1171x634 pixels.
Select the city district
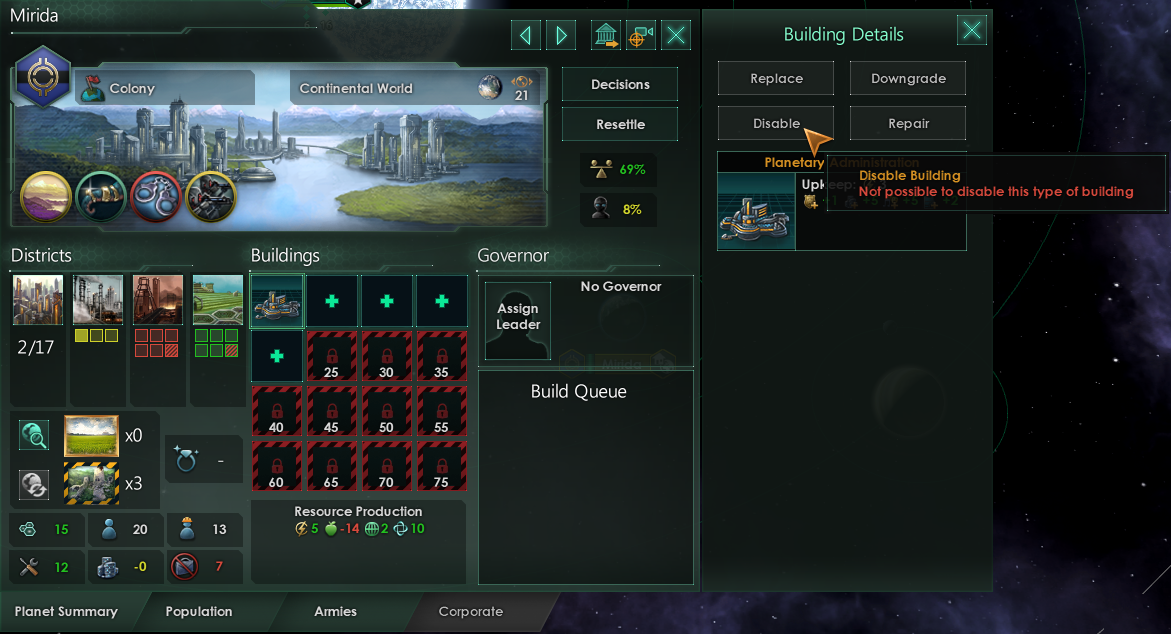pos(38,300)
